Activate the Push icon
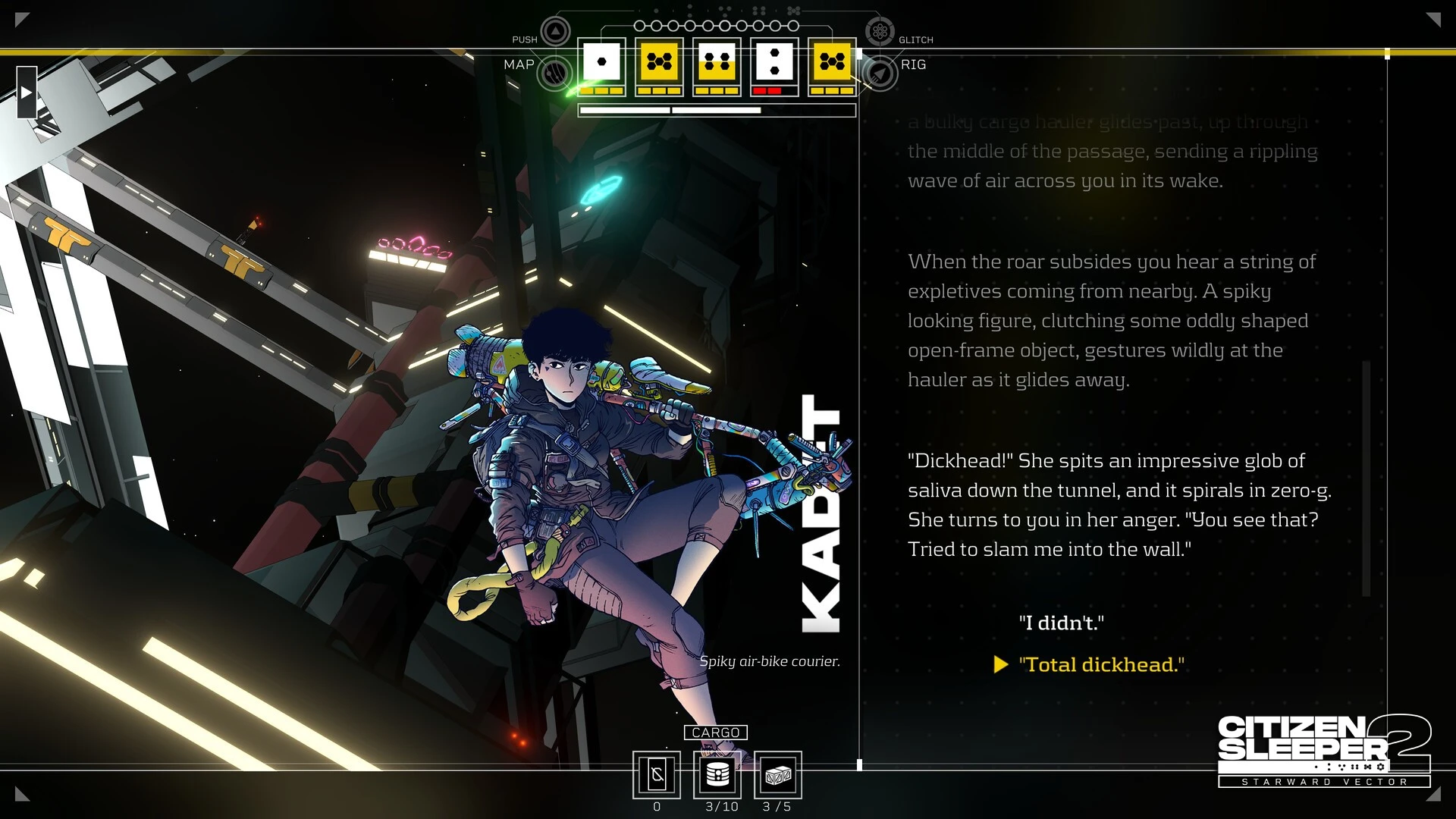 (x=556, y=32)
